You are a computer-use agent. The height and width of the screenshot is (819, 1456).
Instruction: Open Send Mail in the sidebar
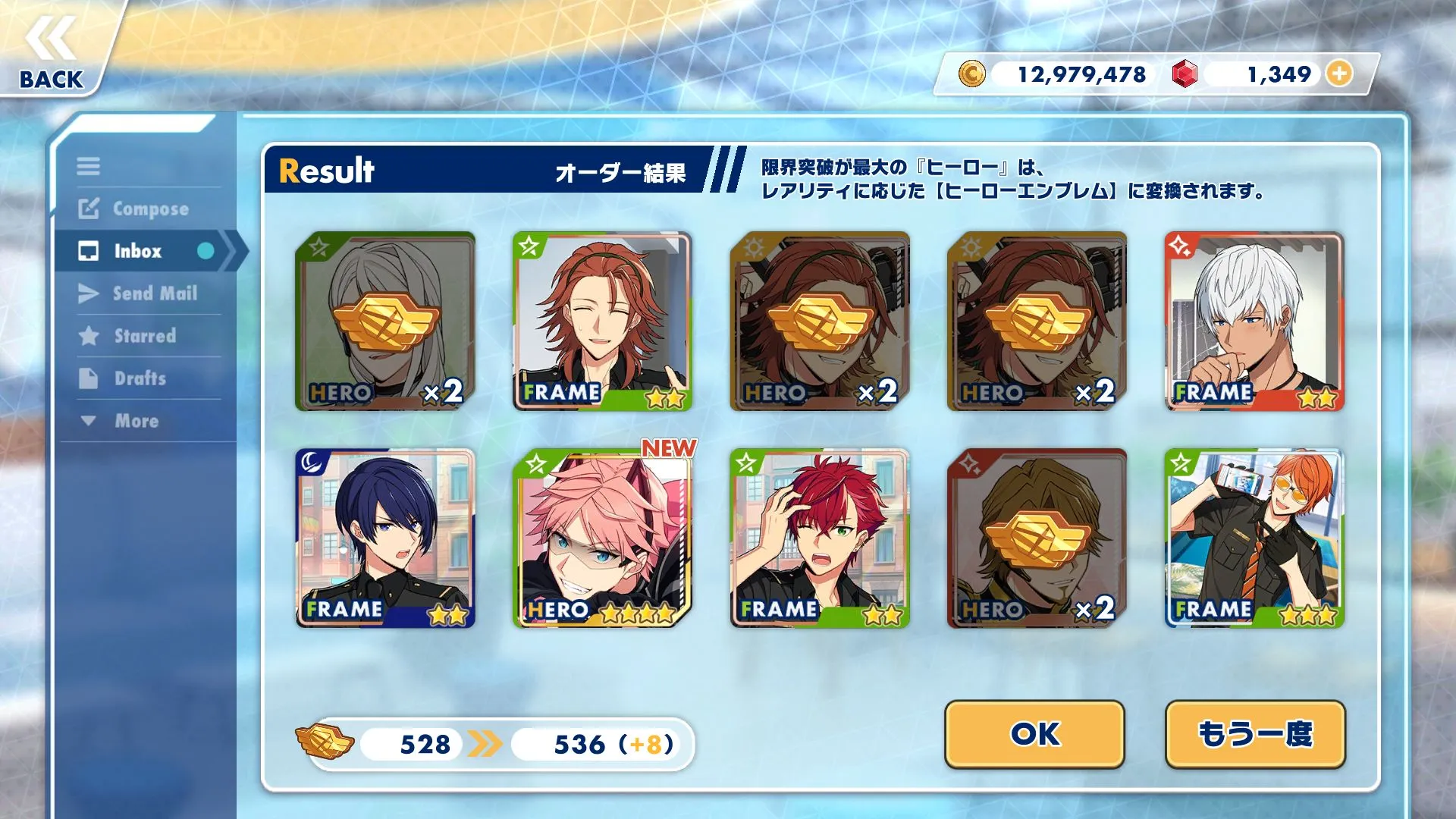[x=140, y=293]
